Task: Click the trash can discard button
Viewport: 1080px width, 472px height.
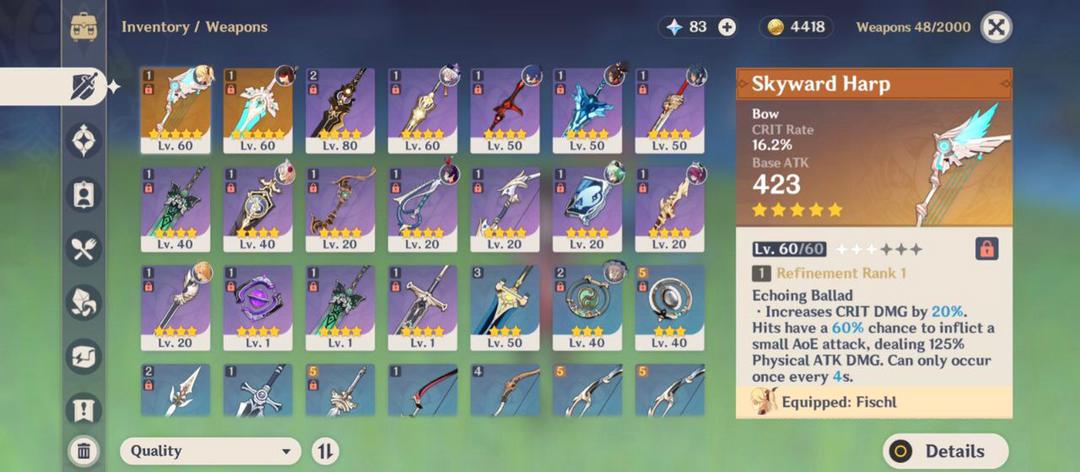Action: tap(84, 451)
